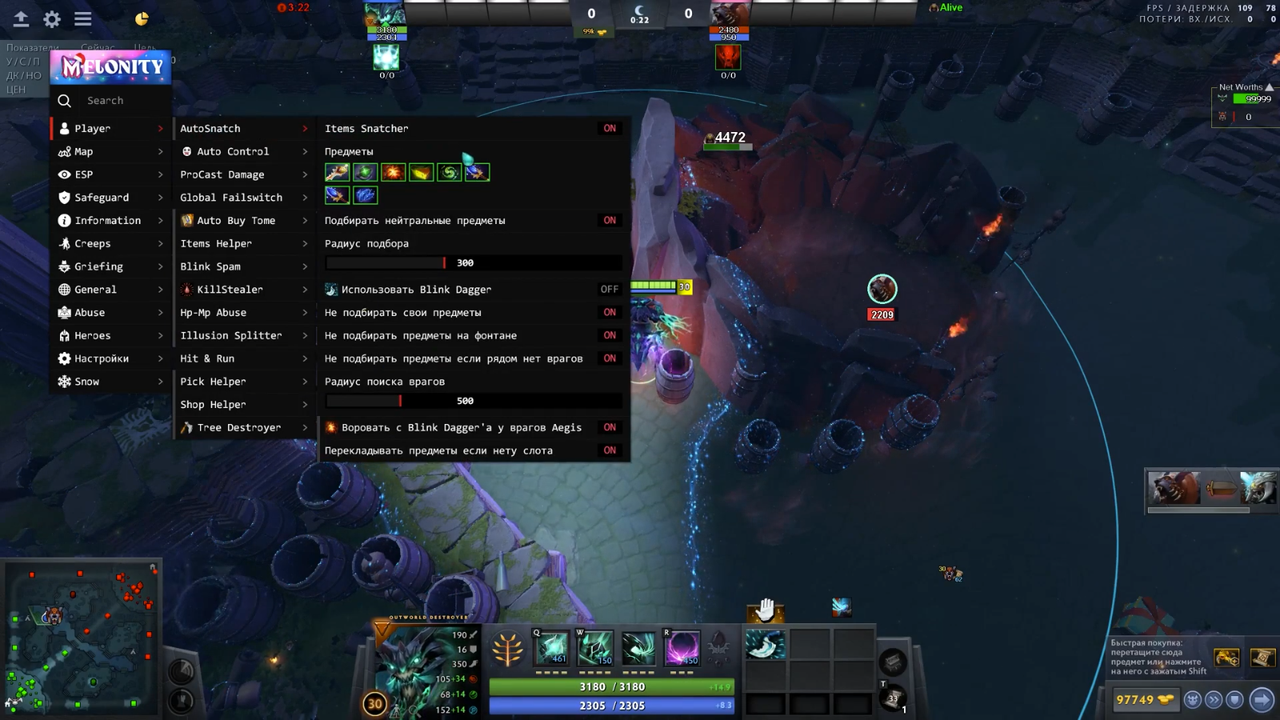Adjust the Радиус подбора slider
Screen dimensions: 1280x720
pyautogui.click(x=444, y=262)
